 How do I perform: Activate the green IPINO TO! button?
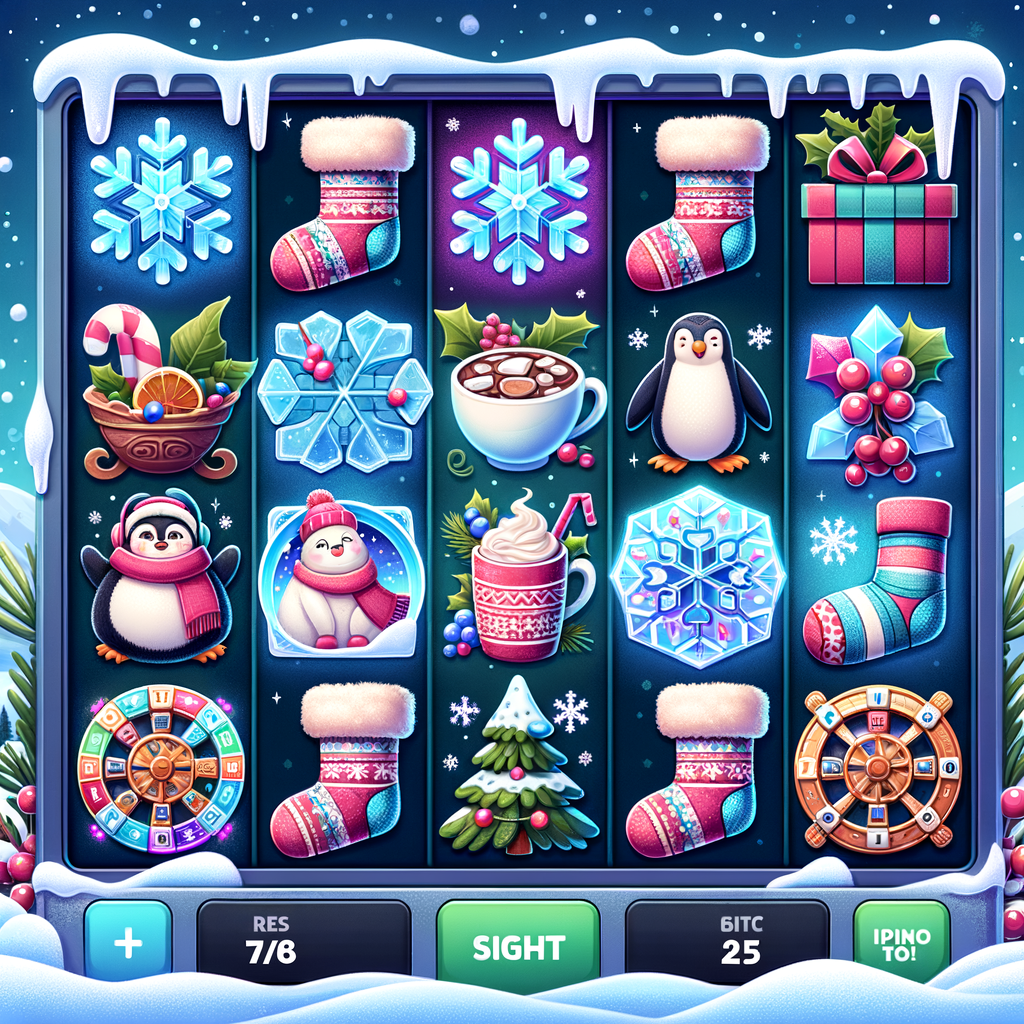point(901,945)
